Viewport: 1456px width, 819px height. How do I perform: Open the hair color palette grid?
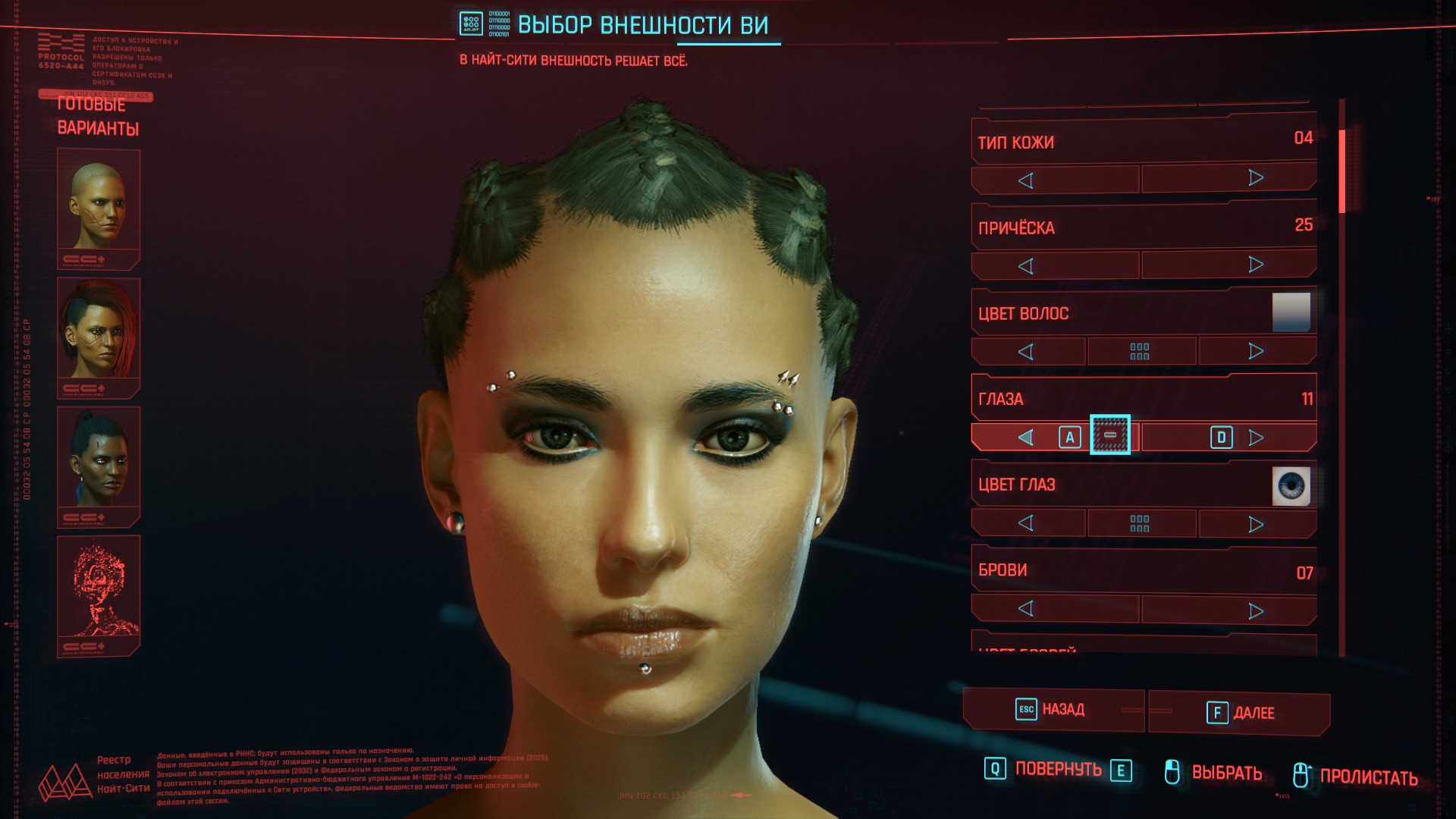(x=1140, y=351)
